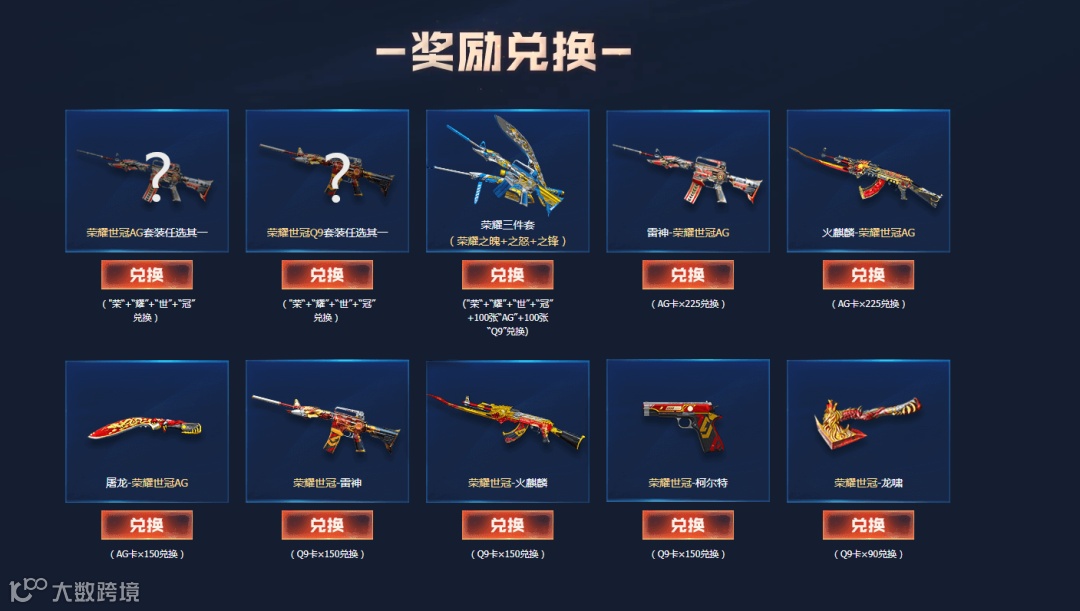This screenshot has height=611, width=1080.
Task: Redeem the 荣耀世冠AG套装 choice reward
Action: coord(147,275)
